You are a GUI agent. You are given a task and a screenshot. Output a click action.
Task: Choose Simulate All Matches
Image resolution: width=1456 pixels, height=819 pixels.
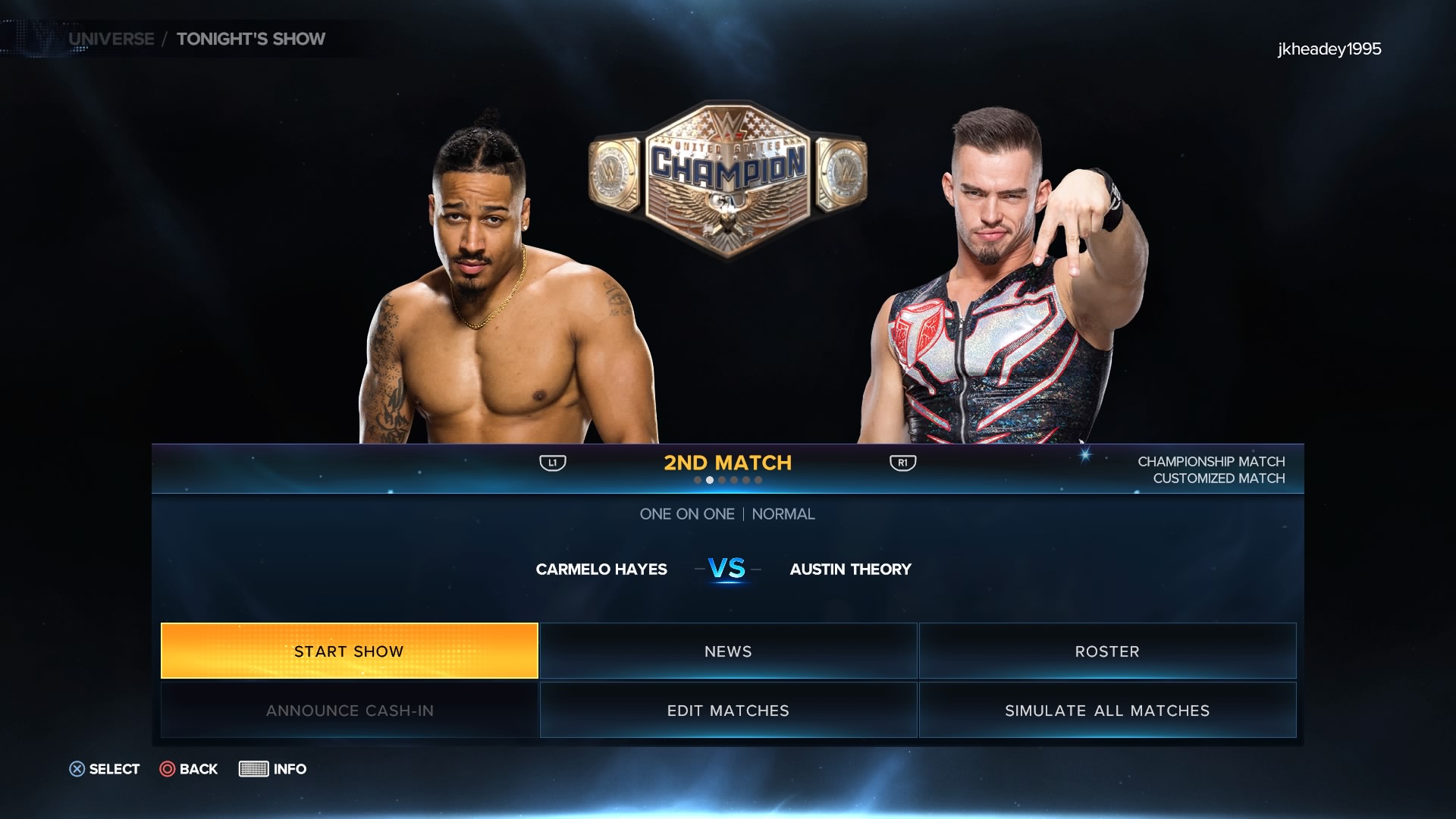pos(1107,710)
